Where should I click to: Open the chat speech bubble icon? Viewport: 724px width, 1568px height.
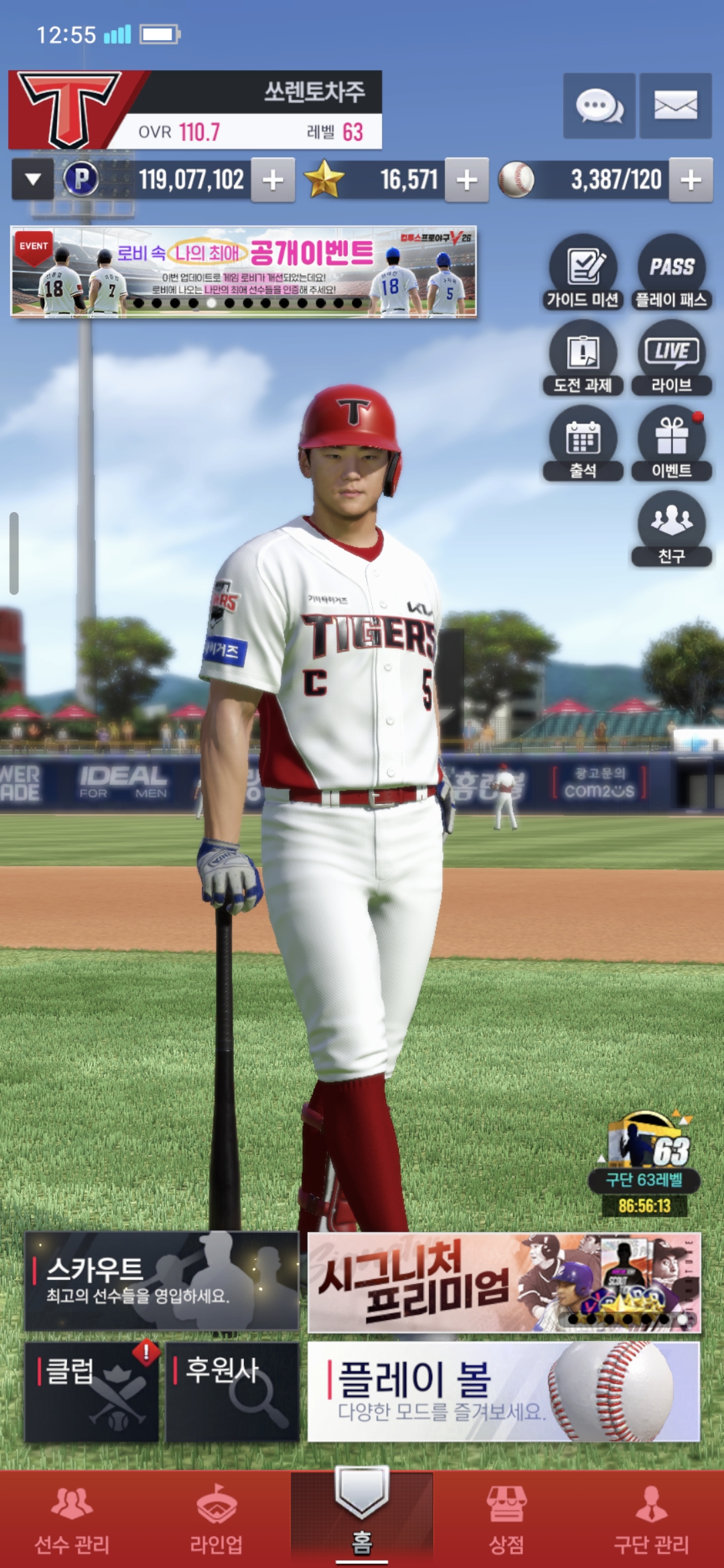599,106
